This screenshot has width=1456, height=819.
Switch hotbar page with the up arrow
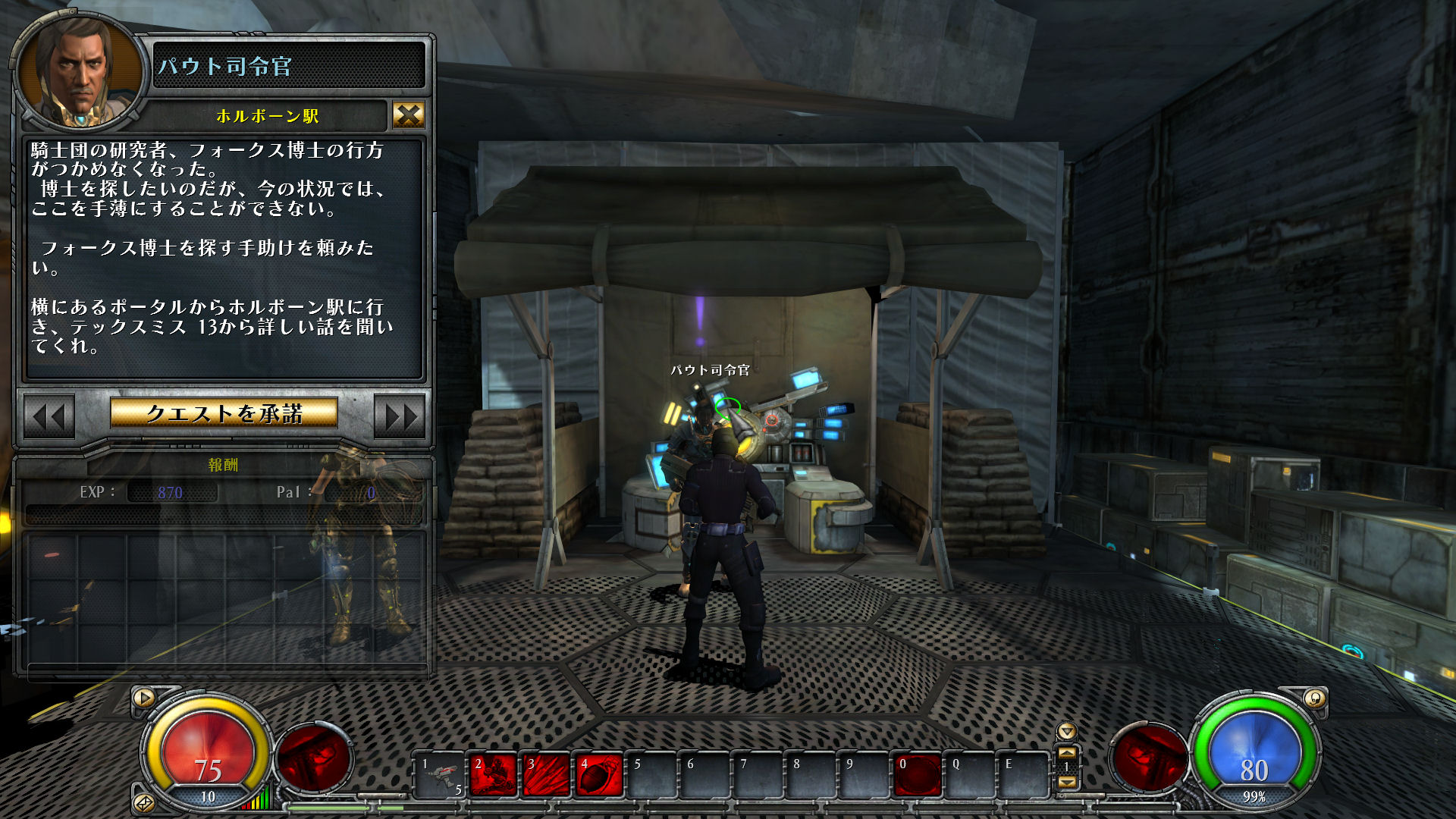pos(1067,753)
